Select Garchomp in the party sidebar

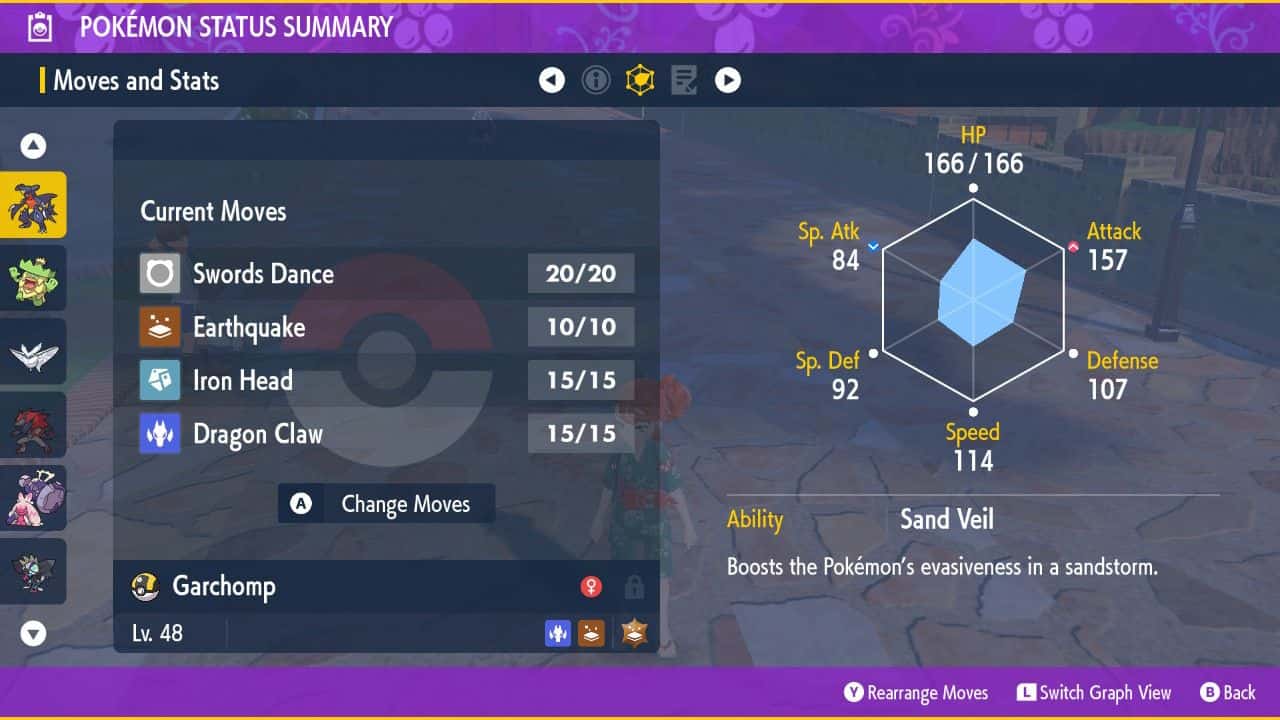click(33, 205)
